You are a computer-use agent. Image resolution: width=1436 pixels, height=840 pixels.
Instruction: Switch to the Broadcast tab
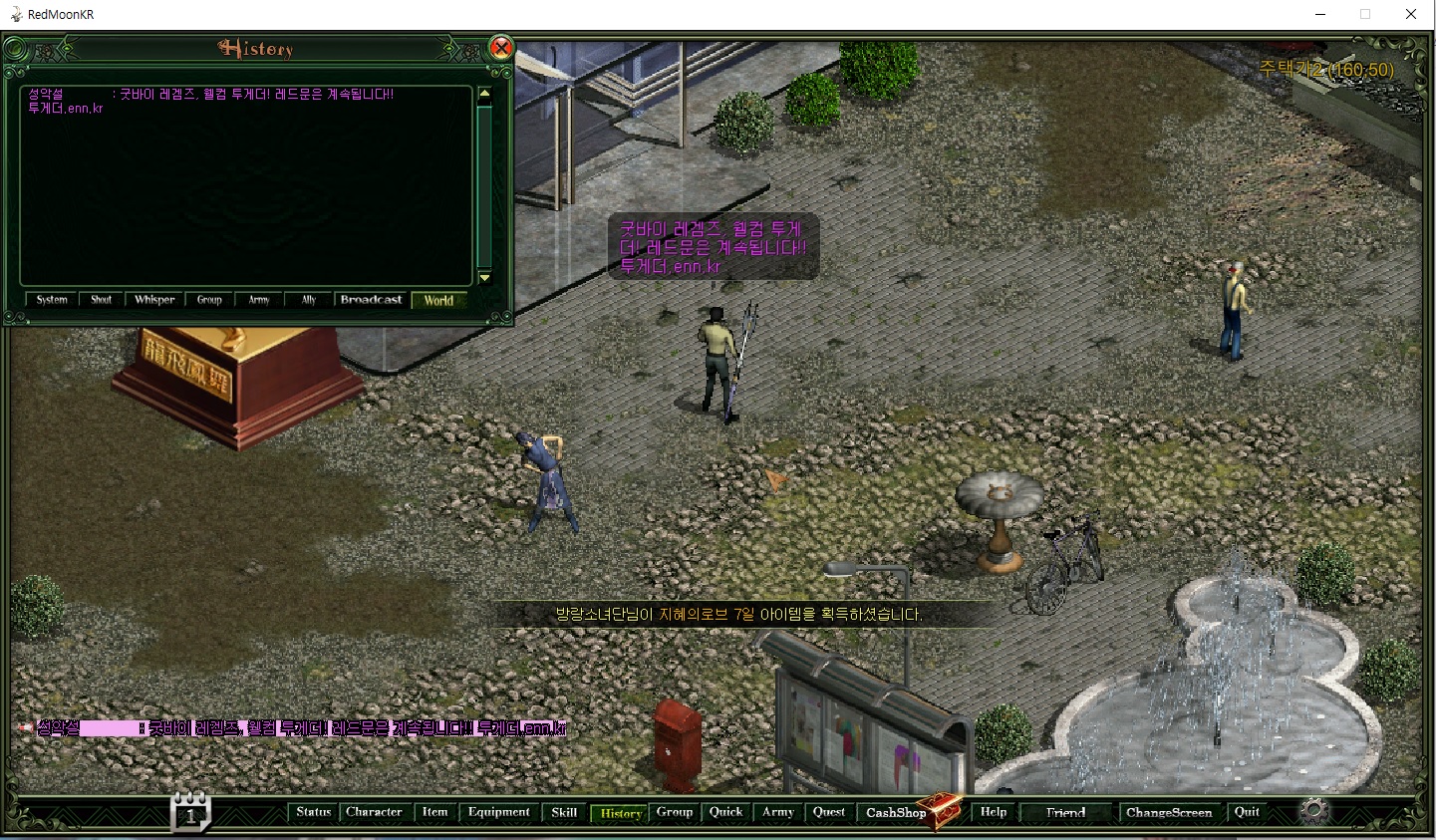371,300
